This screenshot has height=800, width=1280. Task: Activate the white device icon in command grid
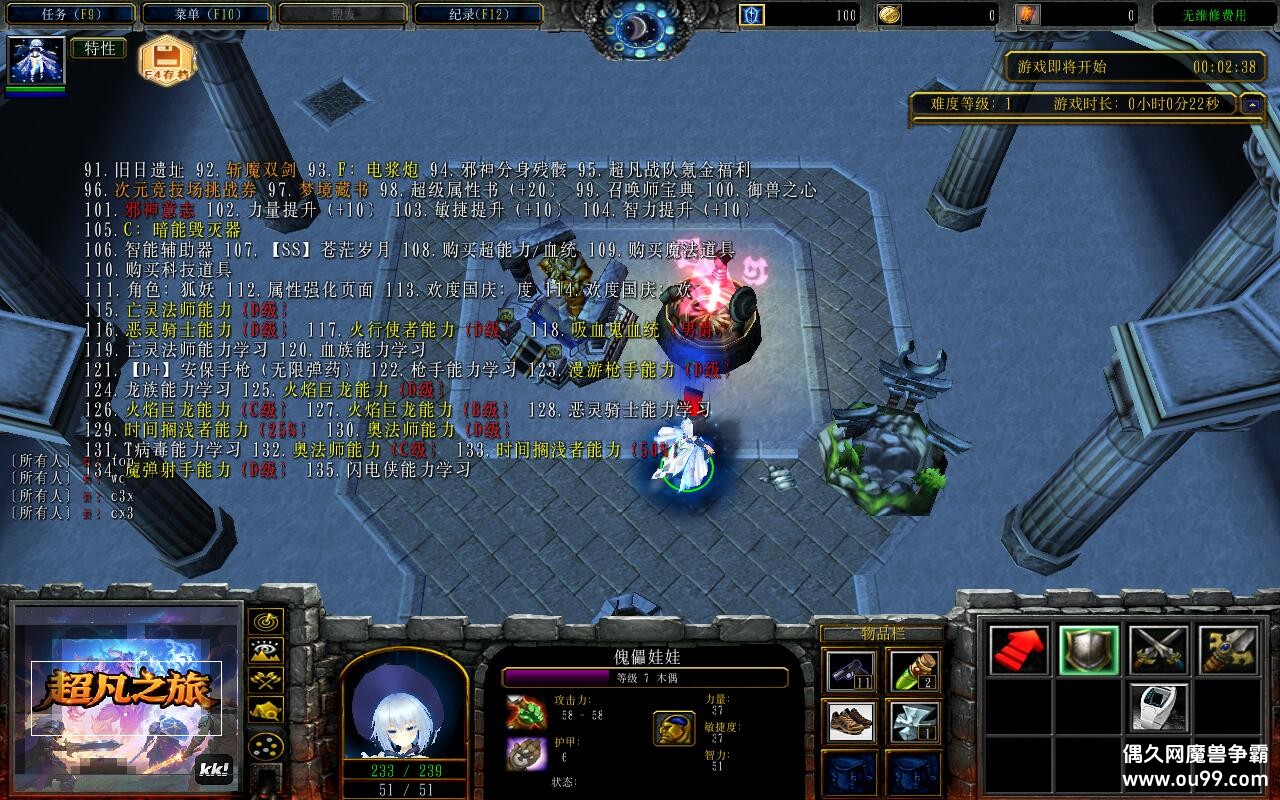click(1158, 708)
